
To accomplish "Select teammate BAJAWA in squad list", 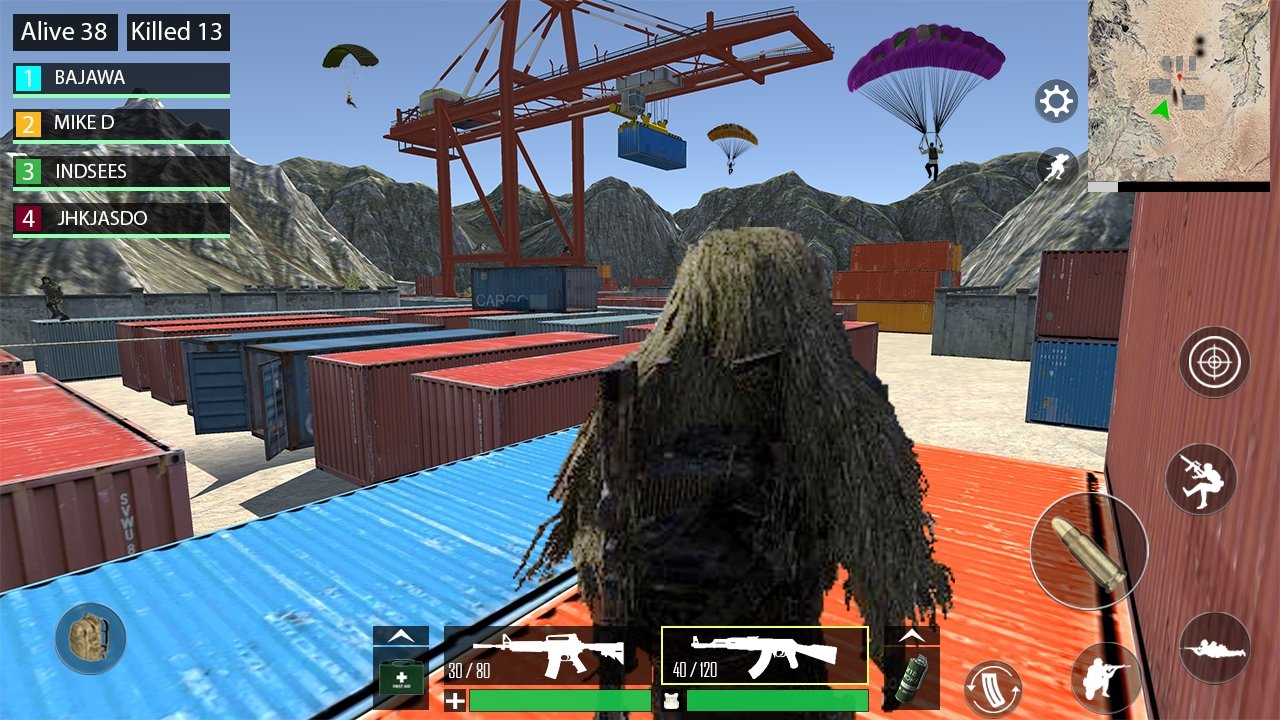I will point(122,78).
